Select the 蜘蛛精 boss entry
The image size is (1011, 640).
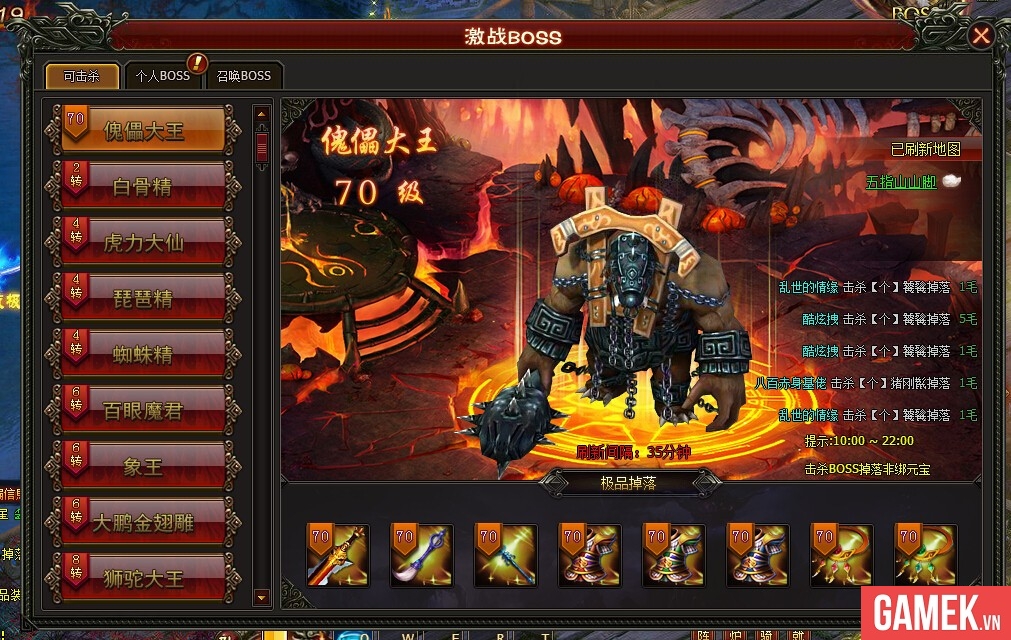[x=144, y=354]
